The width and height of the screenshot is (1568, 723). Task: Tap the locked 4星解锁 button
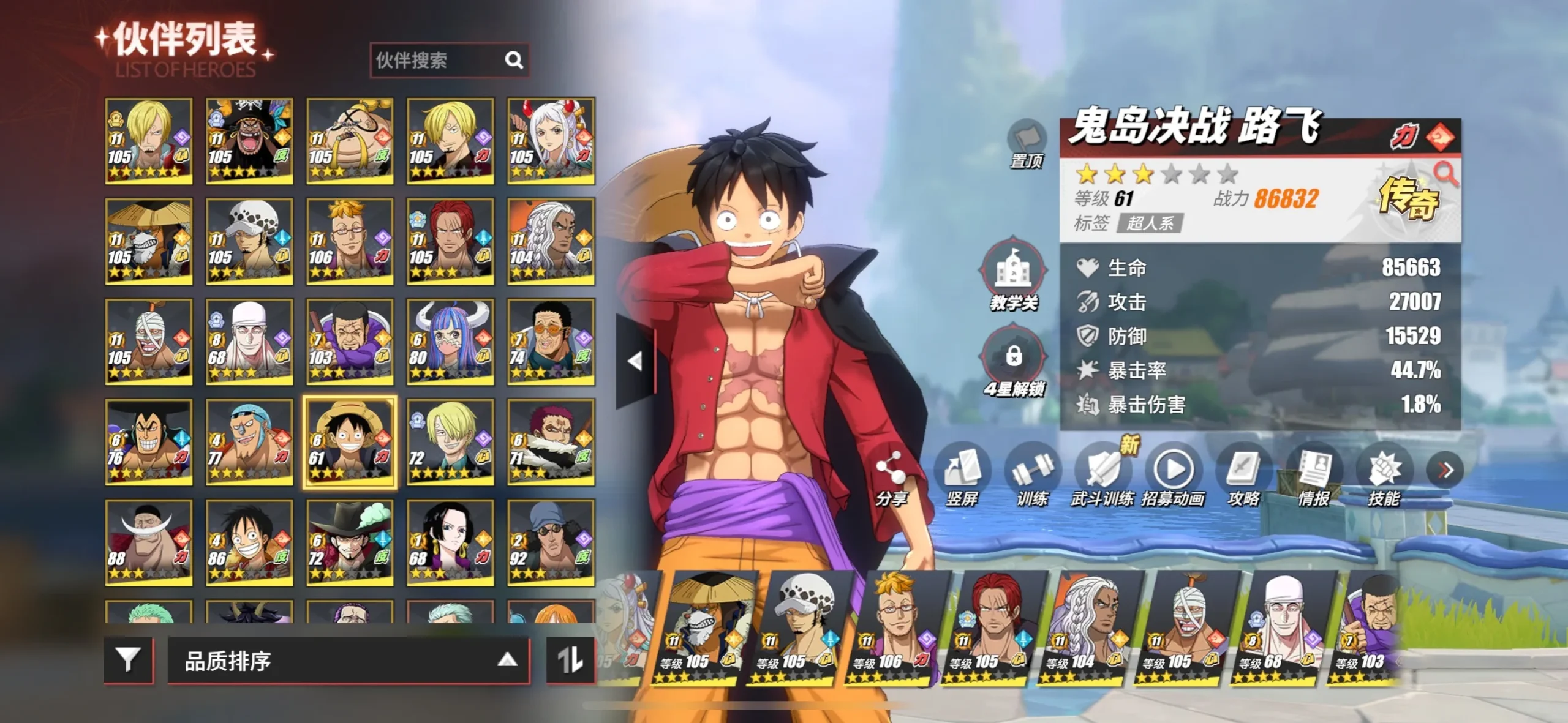pyautogui.click(x=1014, y=361)
